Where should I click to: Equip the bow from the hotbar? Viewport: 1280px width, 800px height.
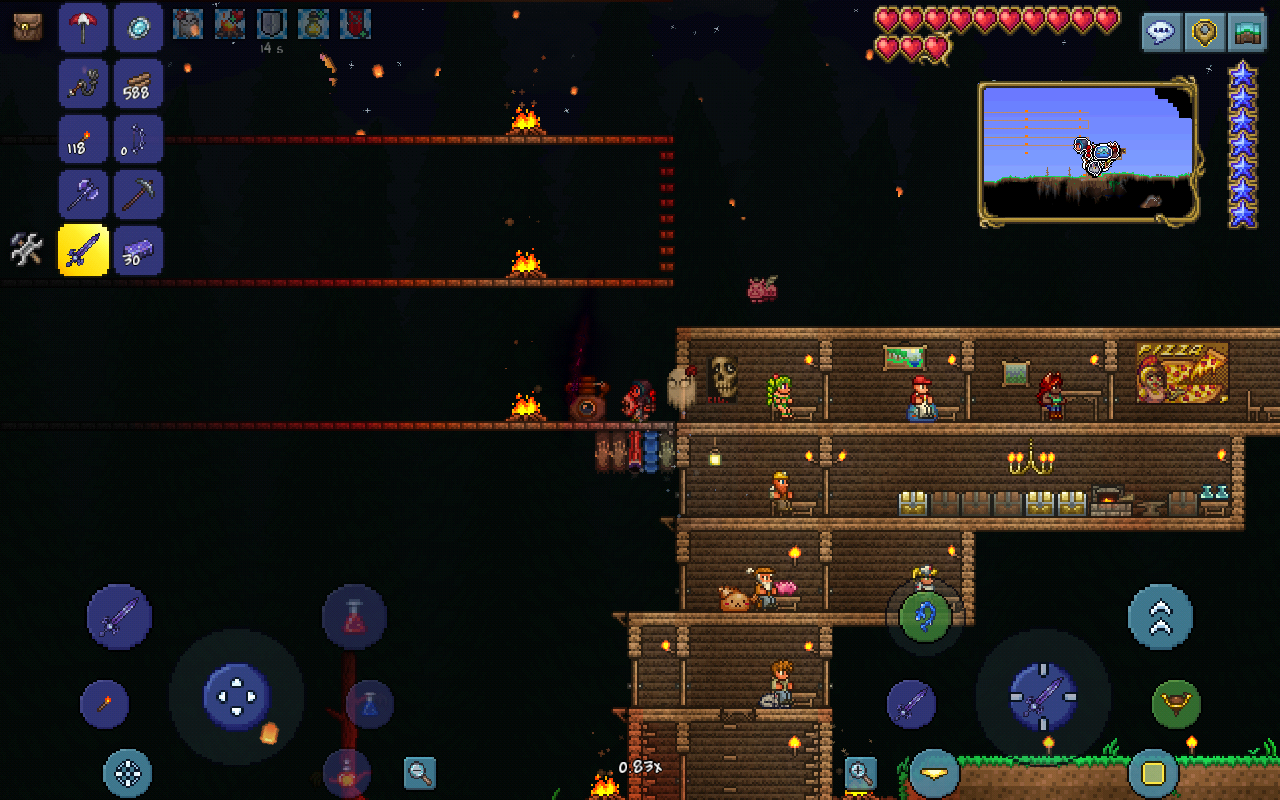(138, 139)
